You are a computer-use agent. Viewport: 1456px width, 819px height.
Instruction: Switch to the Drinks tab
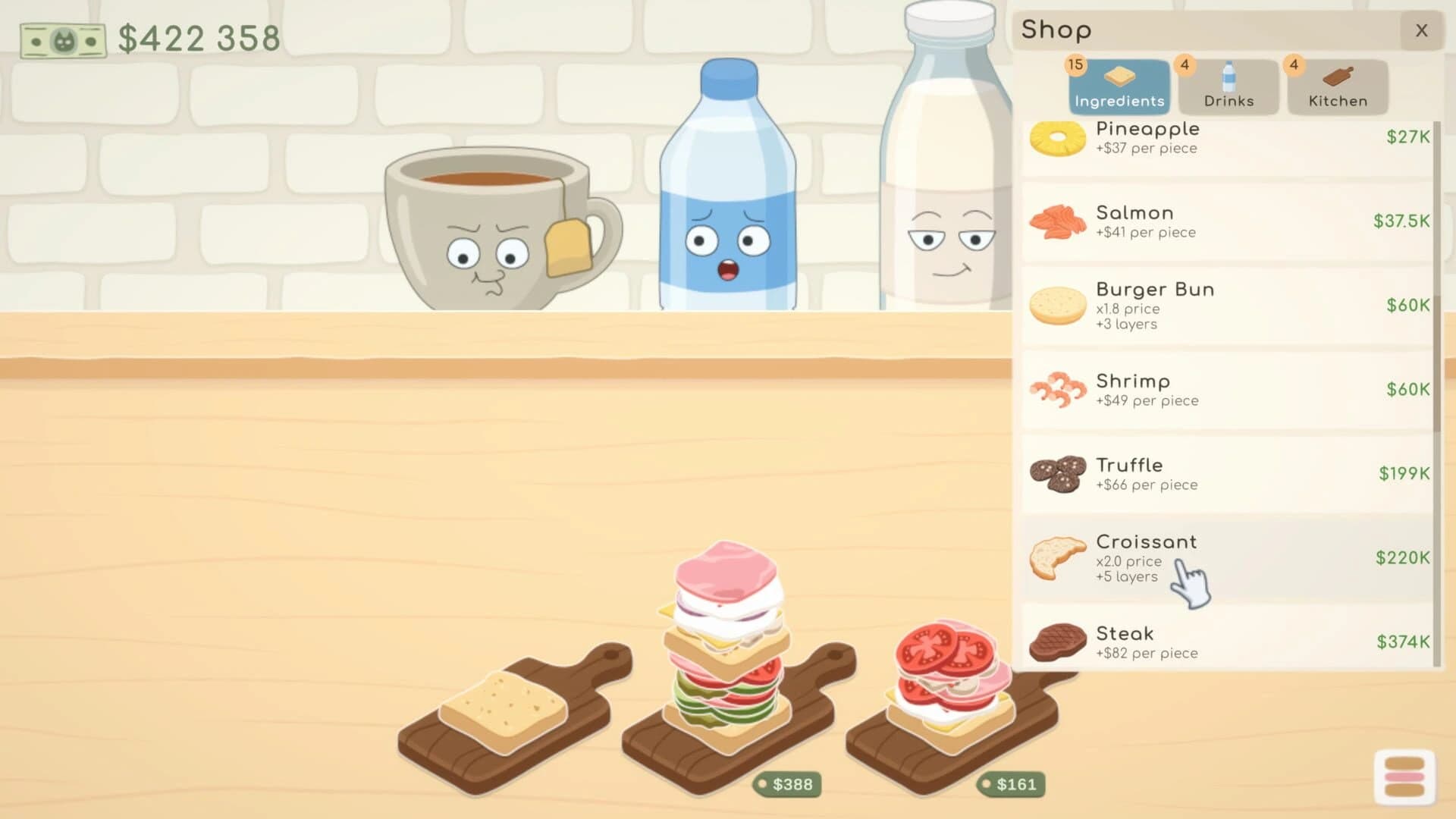pos(1228,86)
